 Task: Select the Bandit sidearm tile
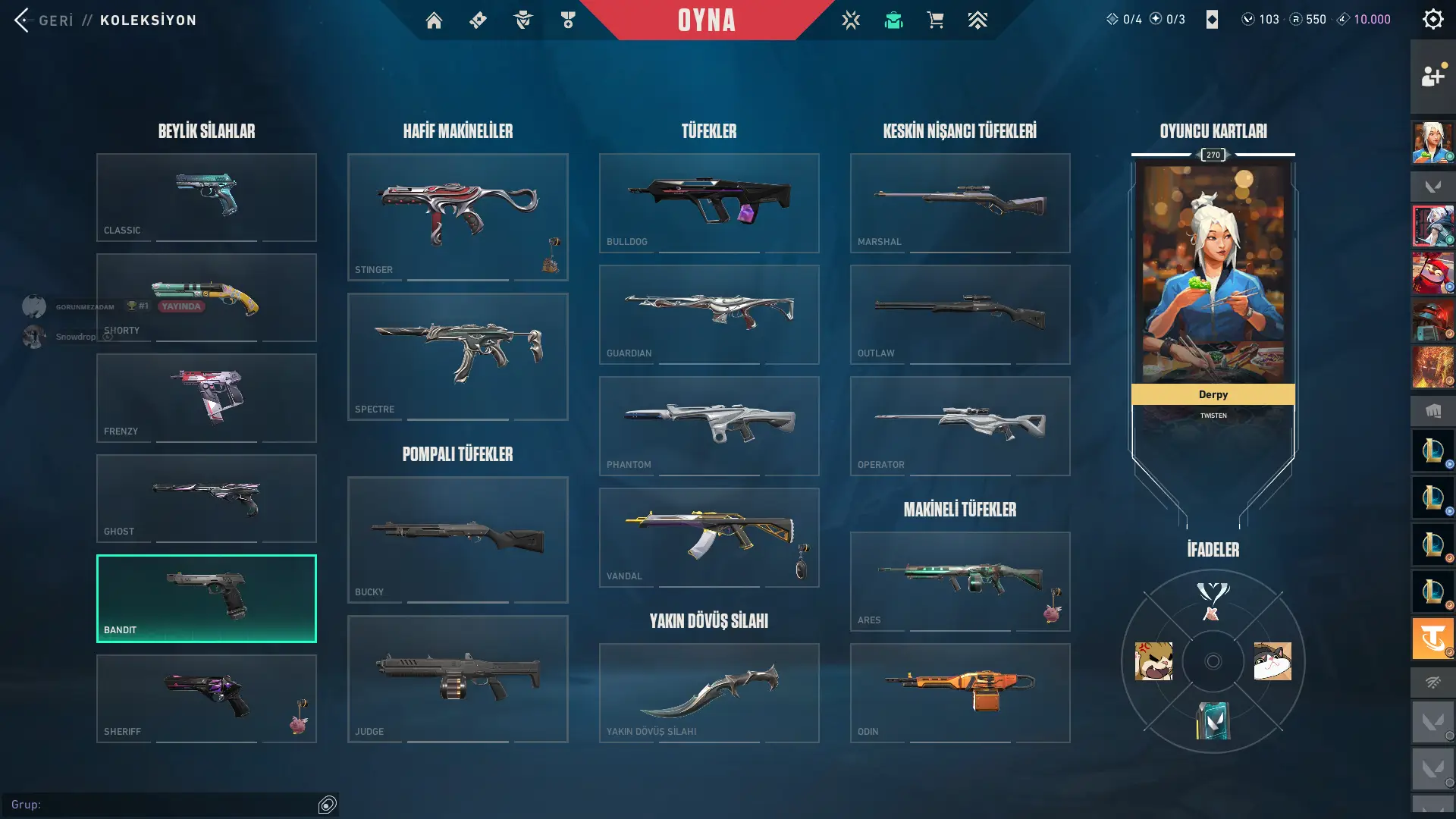coord(206,598)
